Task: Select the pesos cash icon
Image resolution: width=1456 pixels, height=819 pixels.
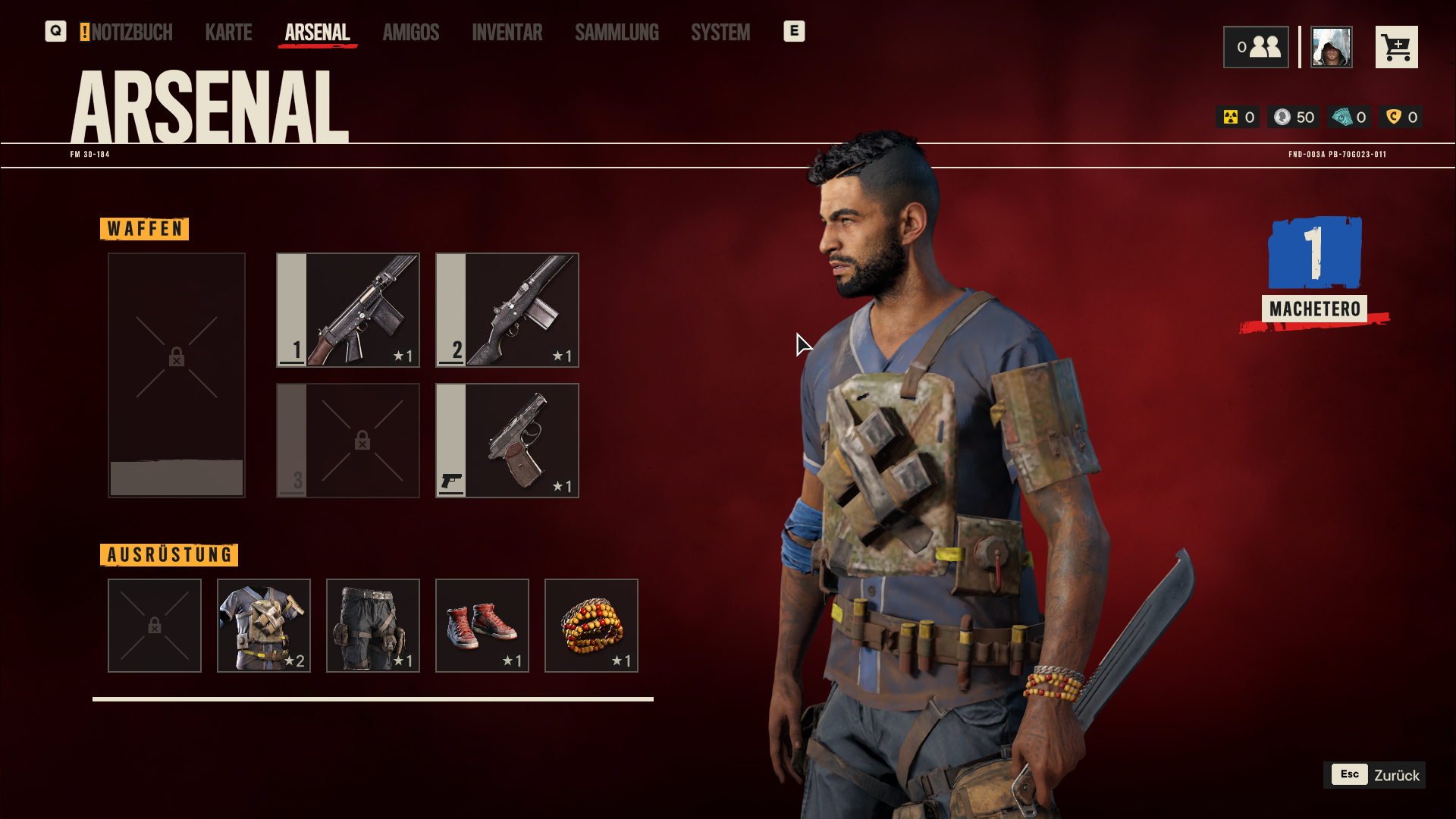Action: pos(1342,117)
